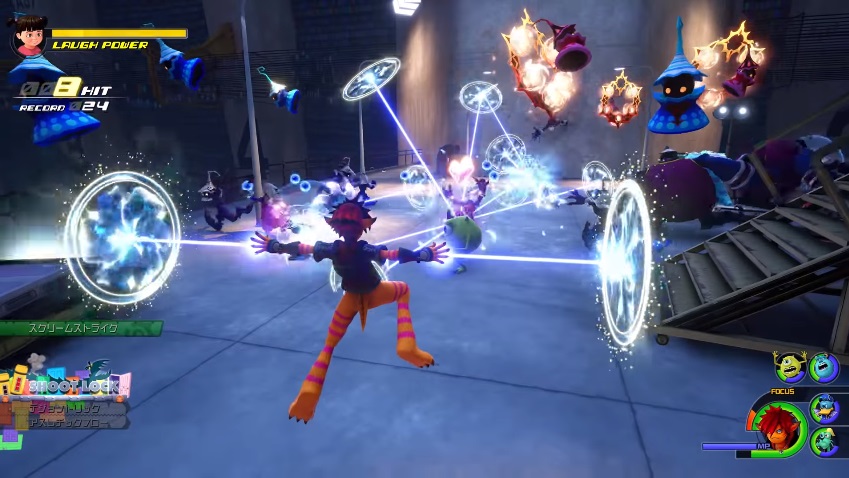Click Donald Duck's party portrait
This screenshot has width=849, height=478.
click(823, 406)
